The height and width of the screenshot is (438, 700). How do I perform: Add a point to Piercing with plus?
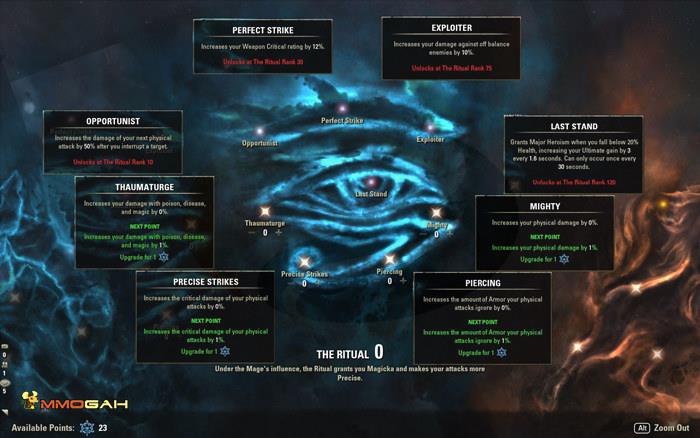coord(404,282)
